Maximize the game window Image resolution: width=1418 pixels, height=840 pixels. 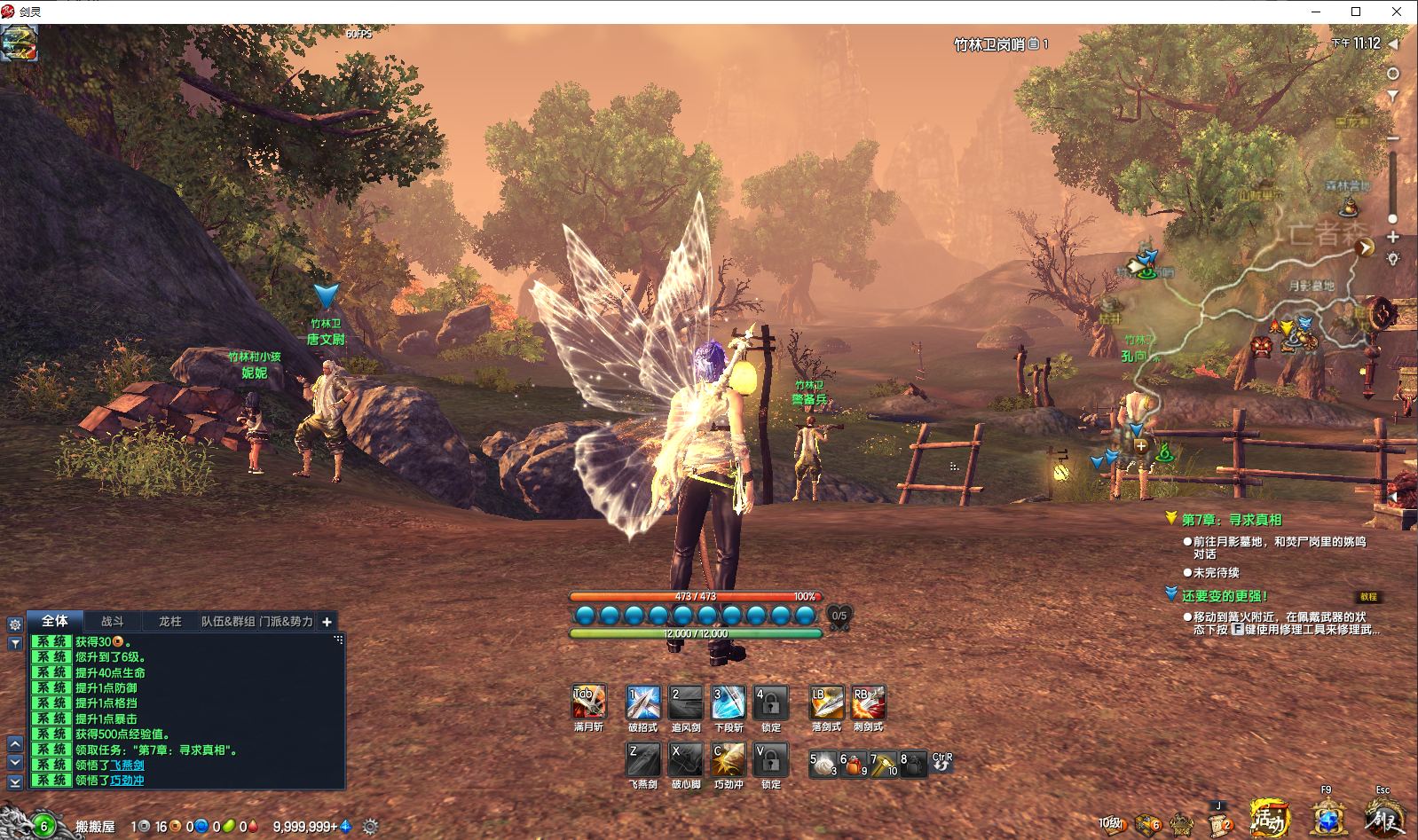pyautogui.click(x=1356, y=12)
